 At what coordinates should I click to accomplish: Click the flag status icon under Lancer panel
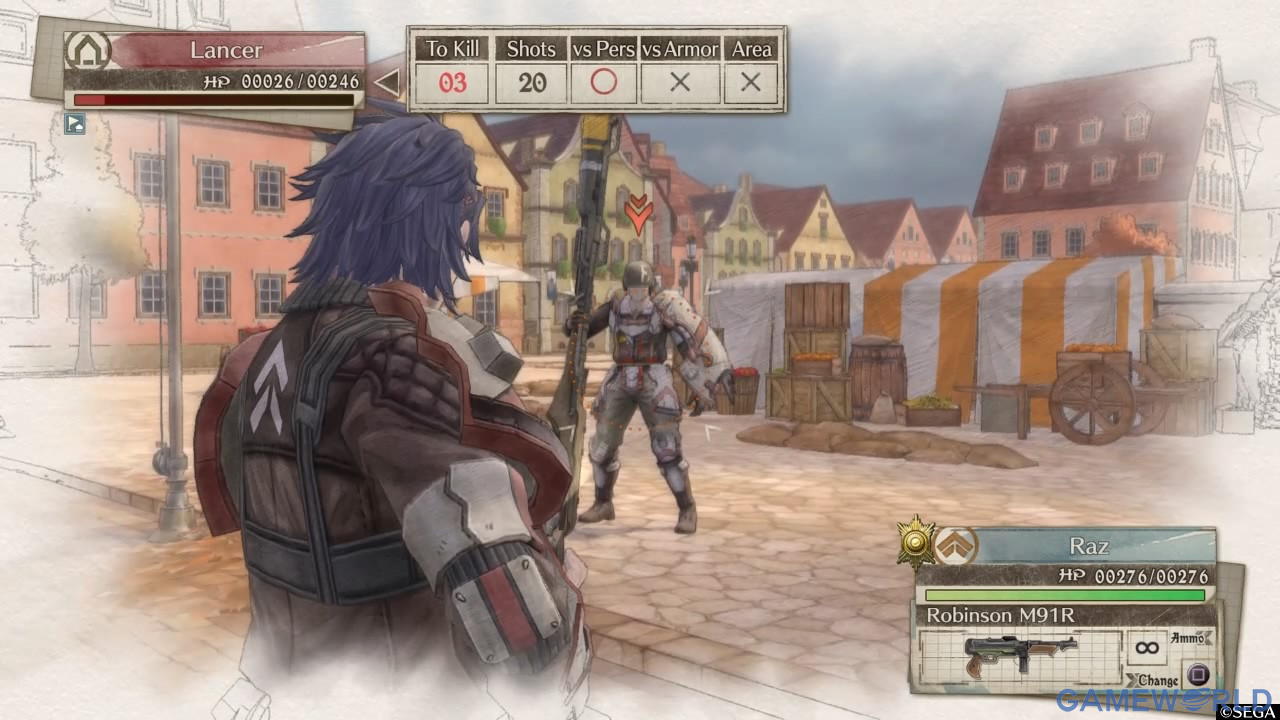[x=75, y=124]
